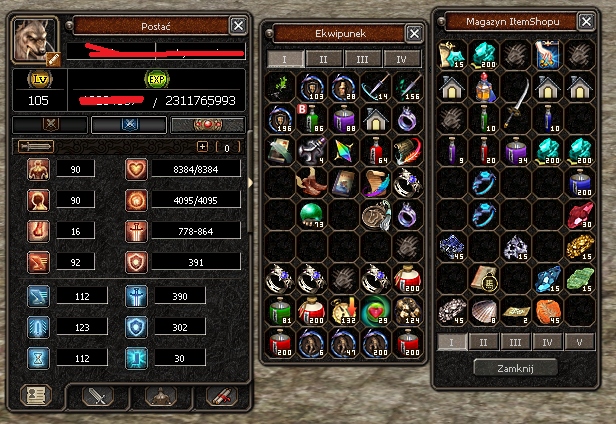Switch to inventory page II in Ekwipunek

tap(323, 59)
